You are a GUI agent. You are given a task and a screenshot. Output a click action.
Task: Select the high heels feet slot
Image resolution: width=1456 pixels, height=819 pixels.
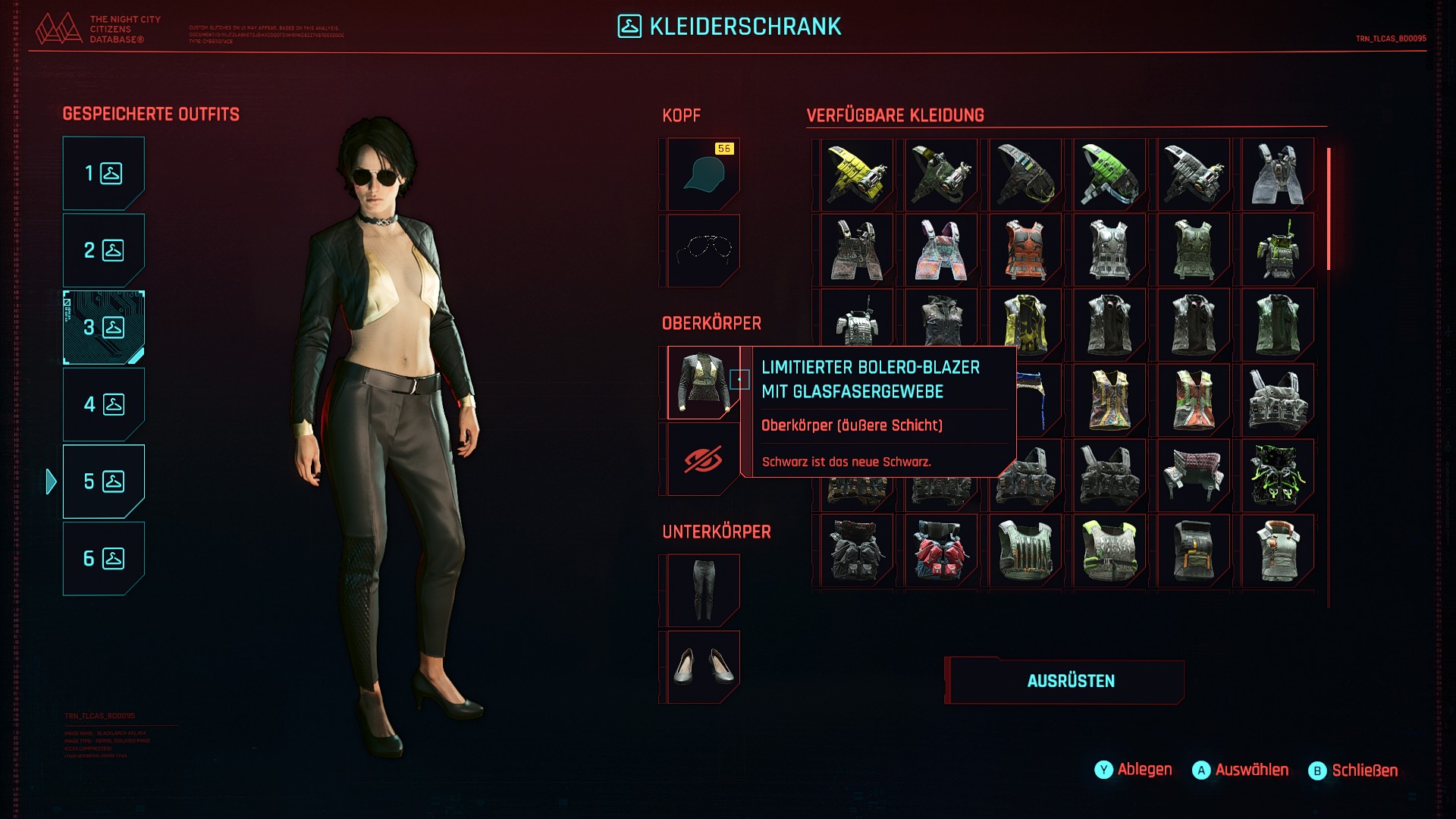point(703,667)
